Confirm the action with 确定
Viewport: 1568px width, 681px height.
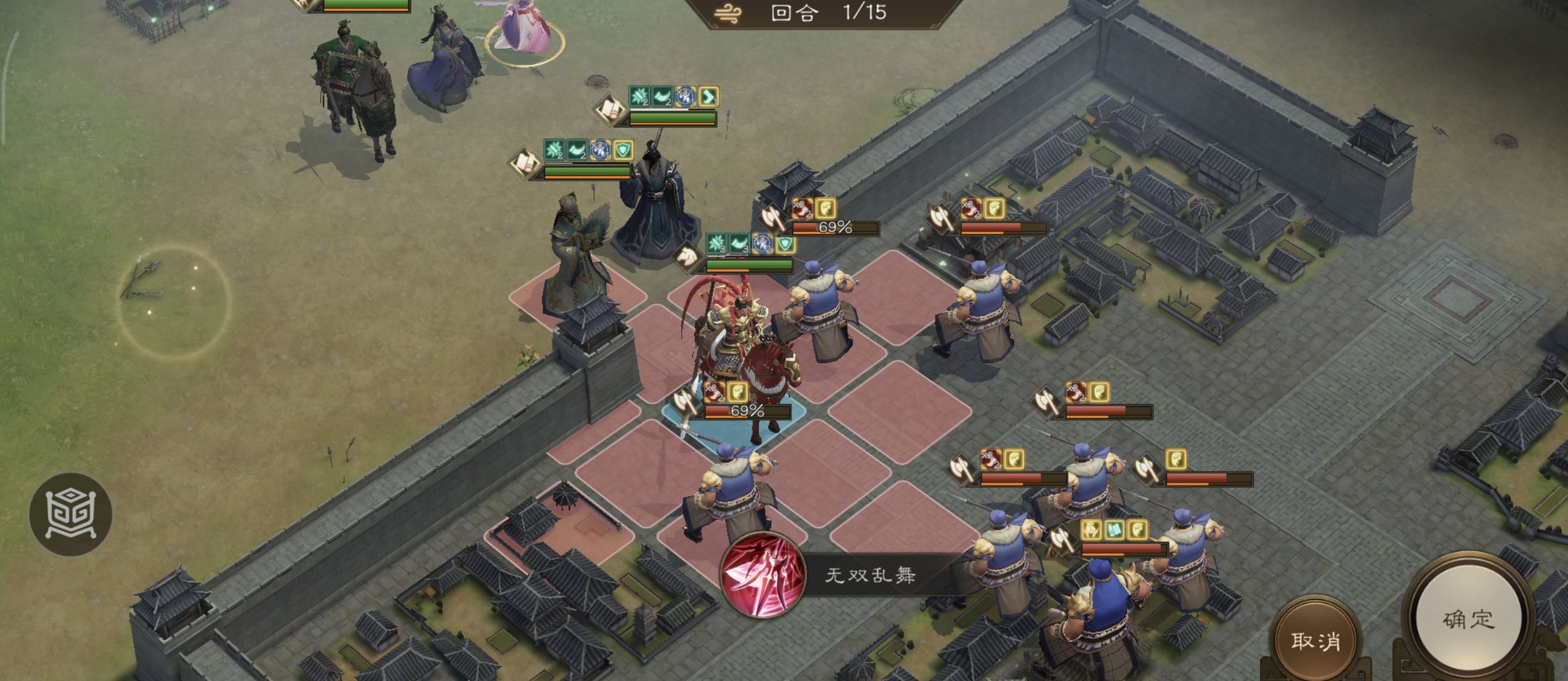tap(1468, 619)
